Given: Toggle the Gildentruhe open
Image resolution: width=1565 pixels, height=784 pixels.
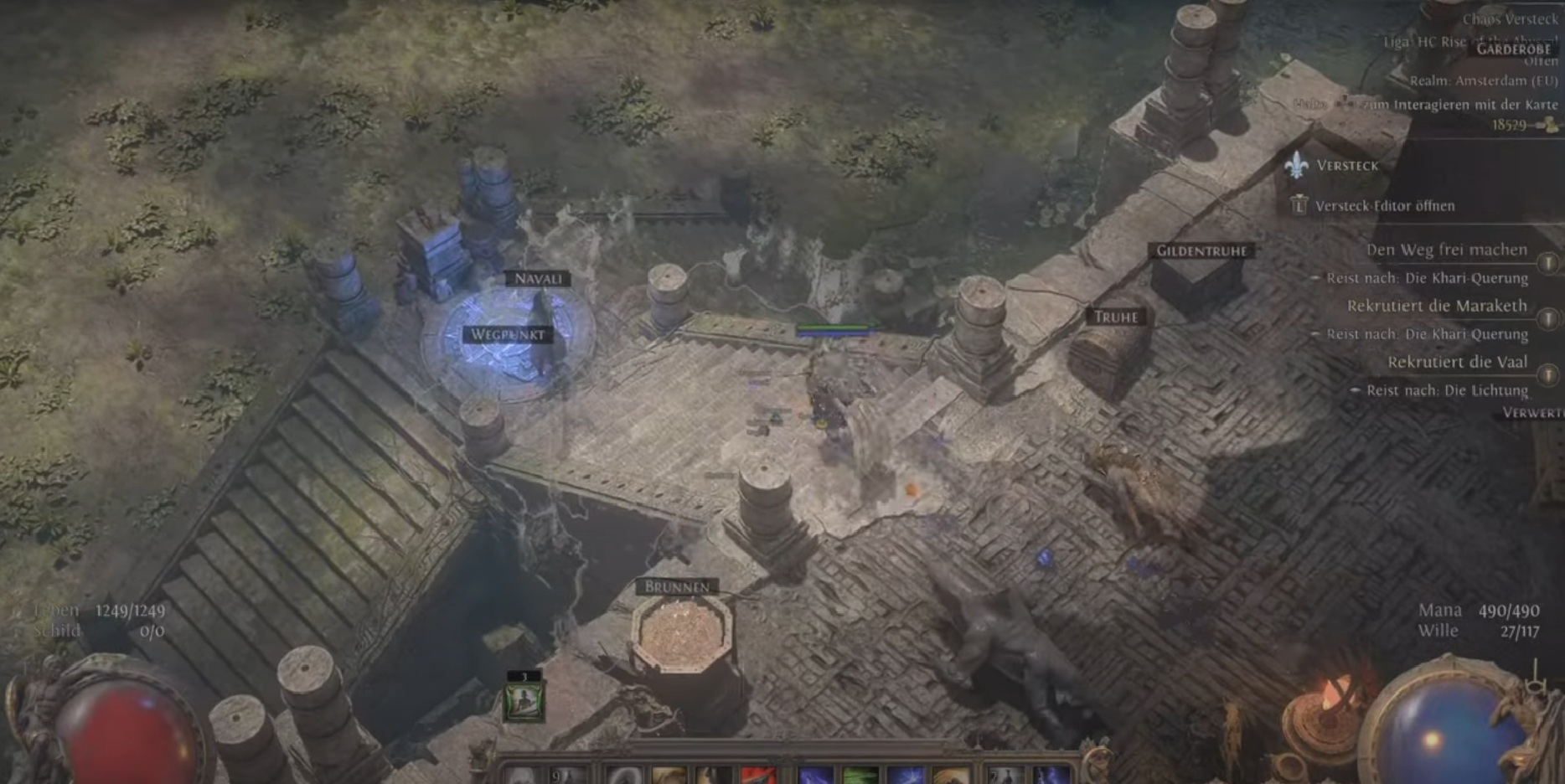Looking at the screenshot, I should (x=1201, y=250).
